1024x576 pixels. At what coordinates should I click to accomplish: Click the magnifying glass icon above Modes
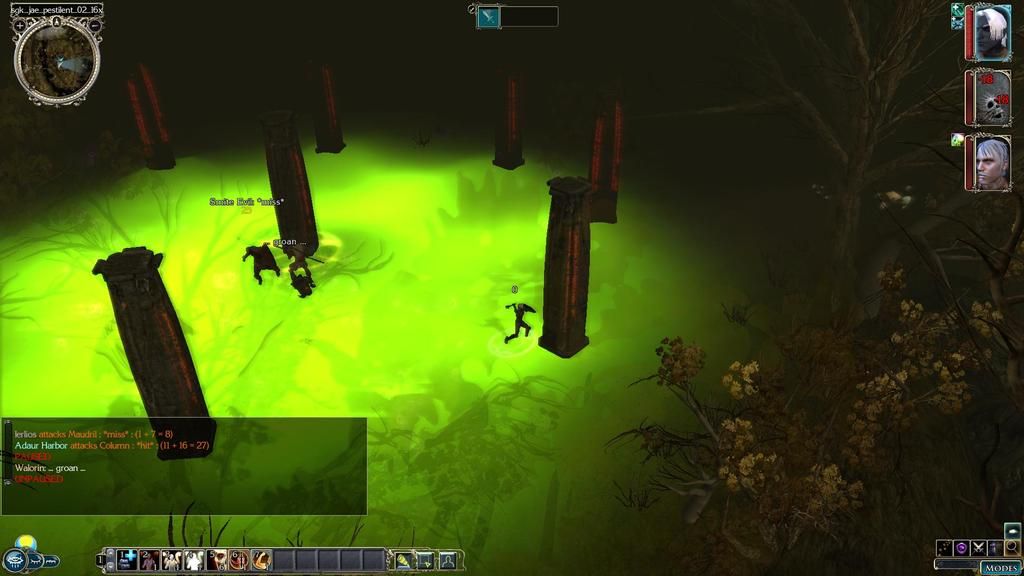pyautogui.click(x=1012, y=547)
